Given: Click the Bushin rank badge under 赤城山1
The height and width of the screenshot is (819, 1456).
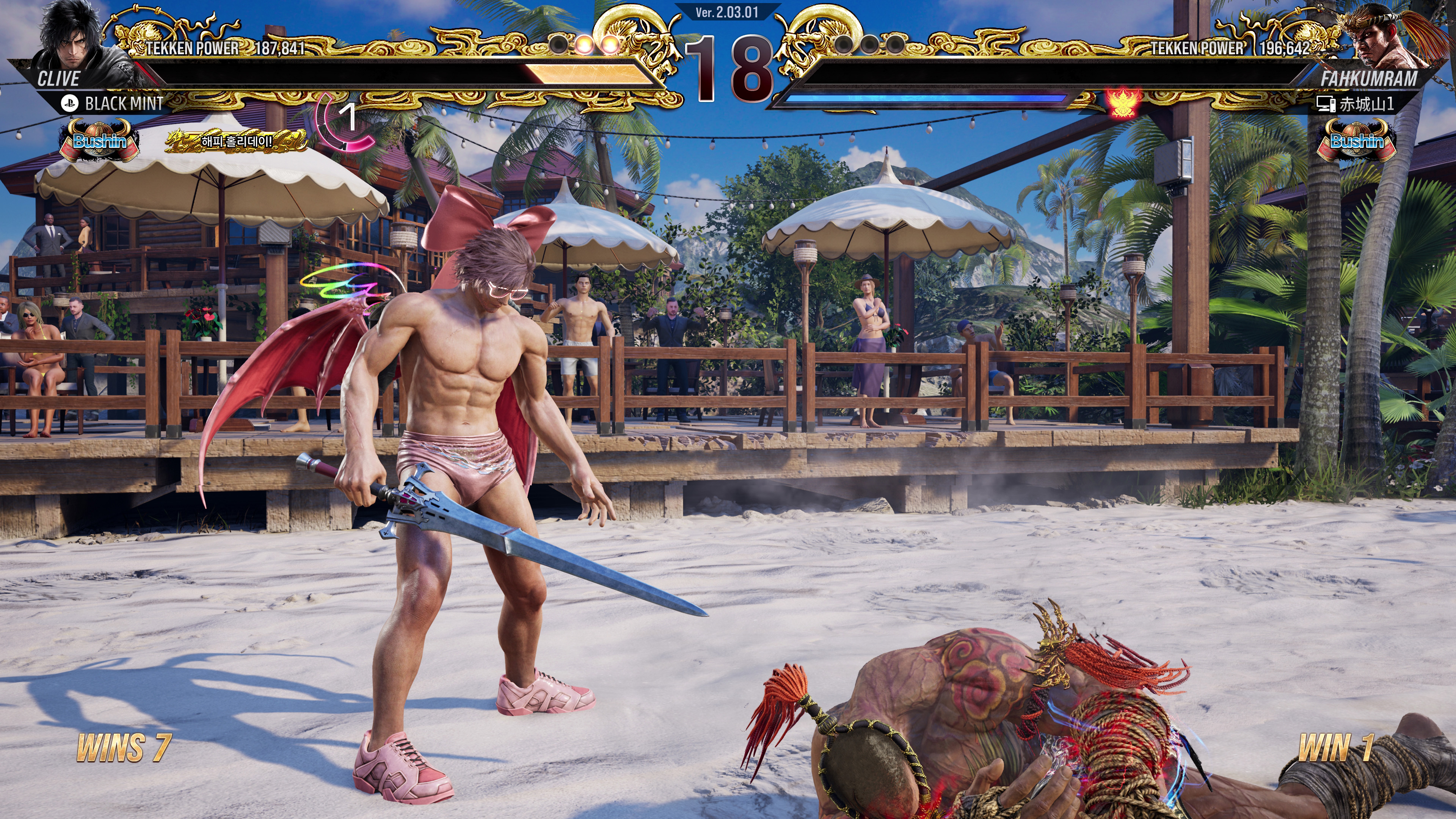Looking at the screenshot, I should pyautogui.click(x=1357, y=141).
